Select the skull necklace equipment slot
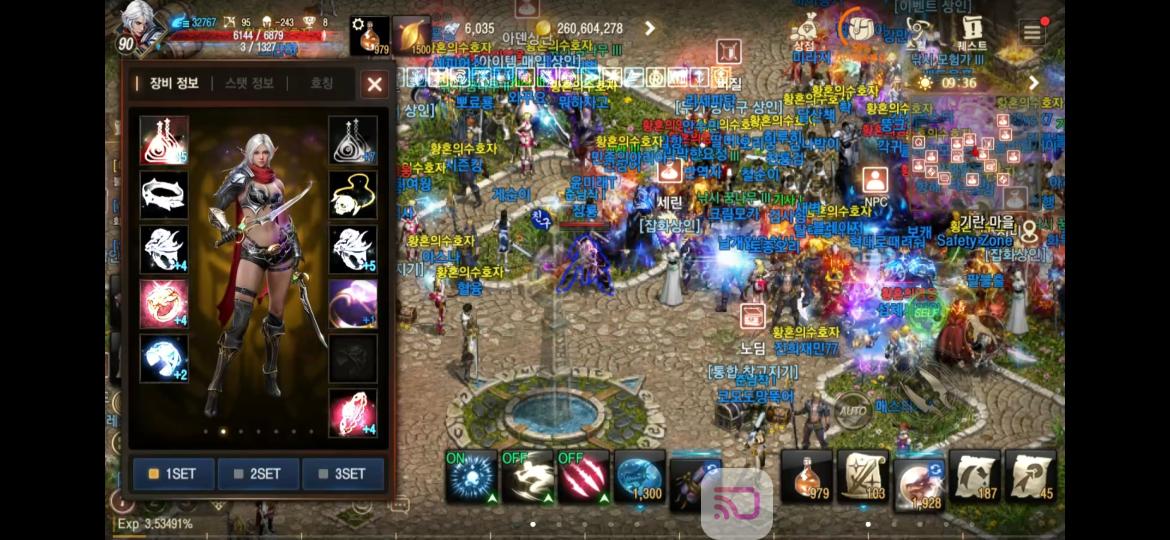The image size is (1170, 540). click(353, 195)
